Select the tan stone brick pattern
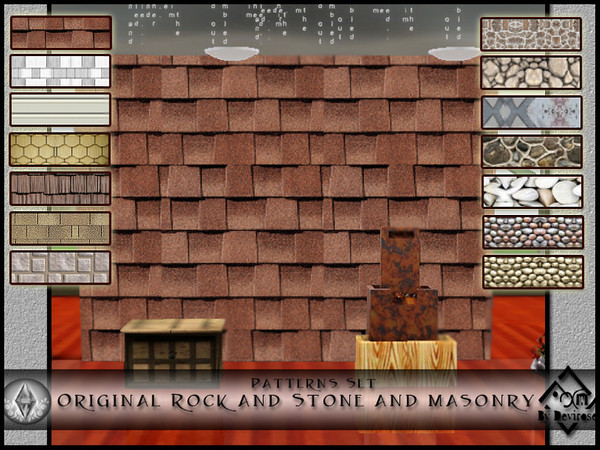Viewport: 600px width, 450px height. (x=61, y=228)
